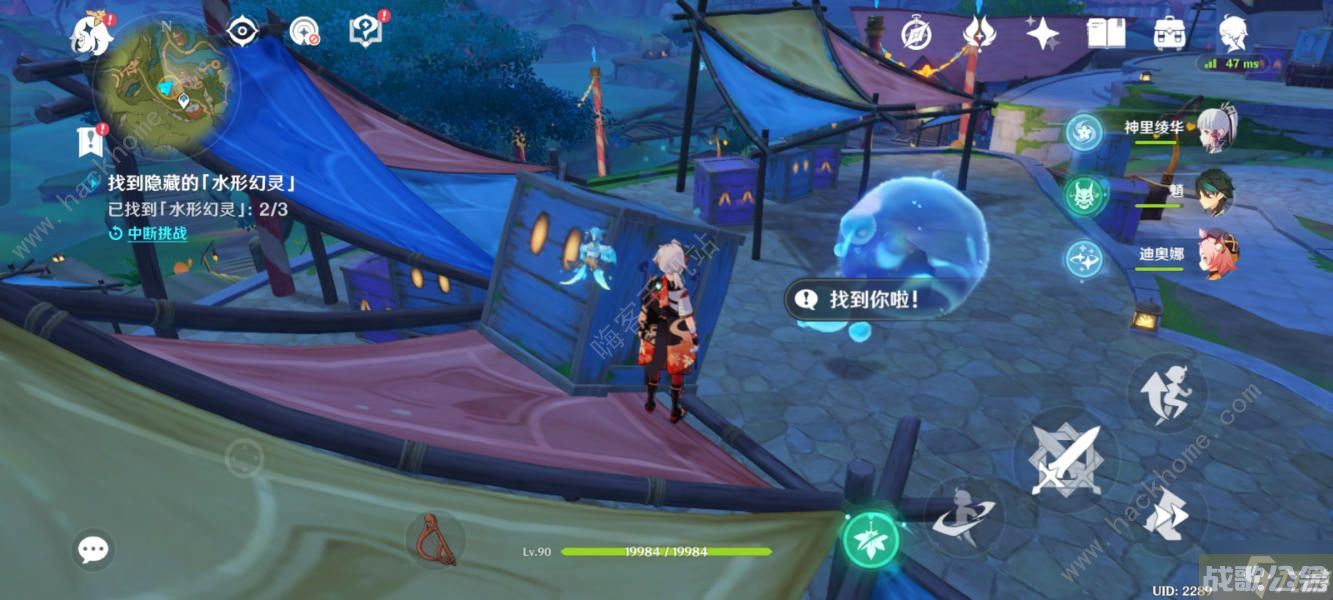Open the wish star icon

[1042, 34]
